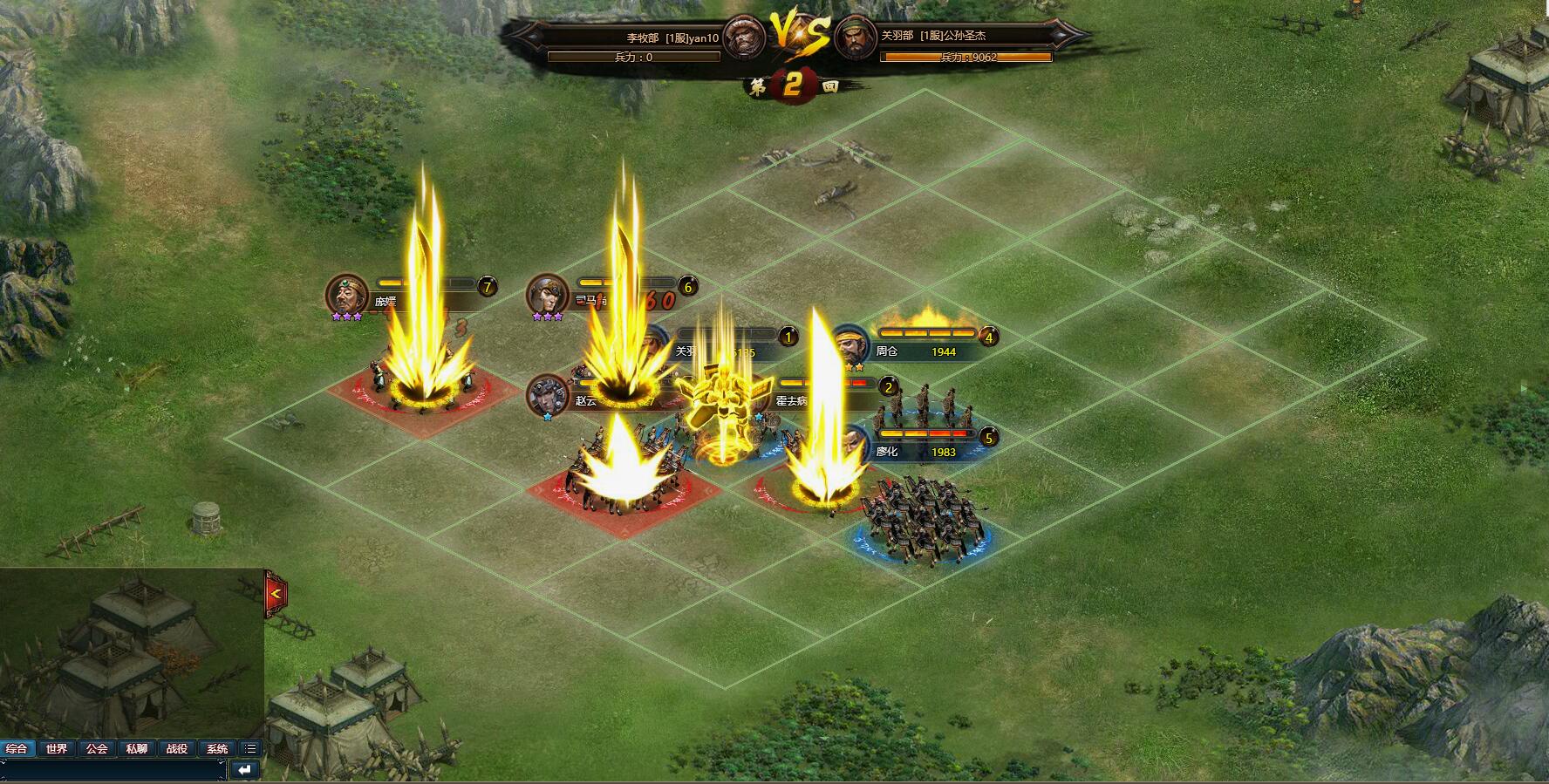Open the chat options list icon
Viewport: 1549px width, 784px height.
click(x=250, y=748)
